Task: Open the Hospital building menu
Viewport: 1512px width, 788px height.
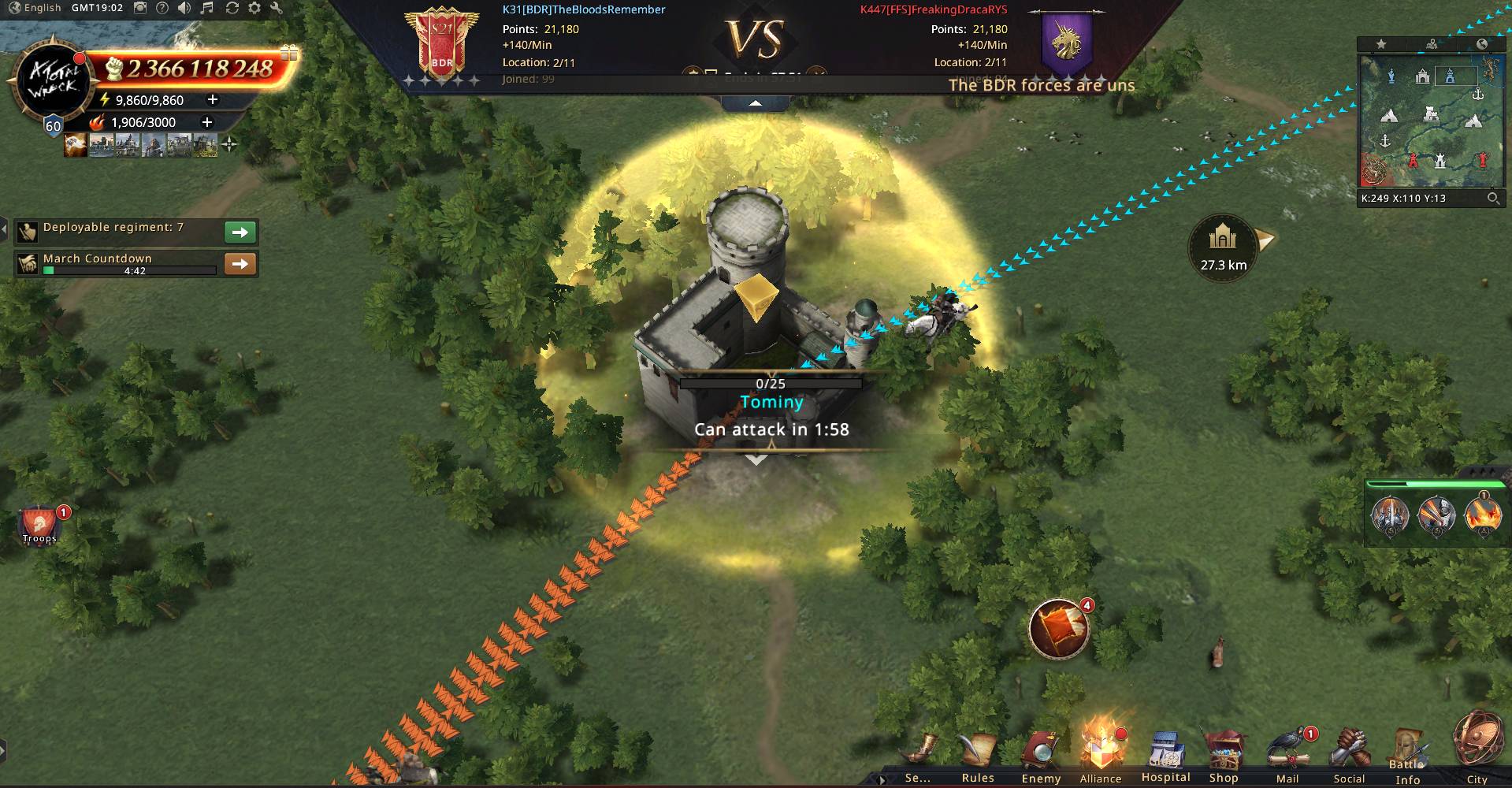Action: 1165,754
